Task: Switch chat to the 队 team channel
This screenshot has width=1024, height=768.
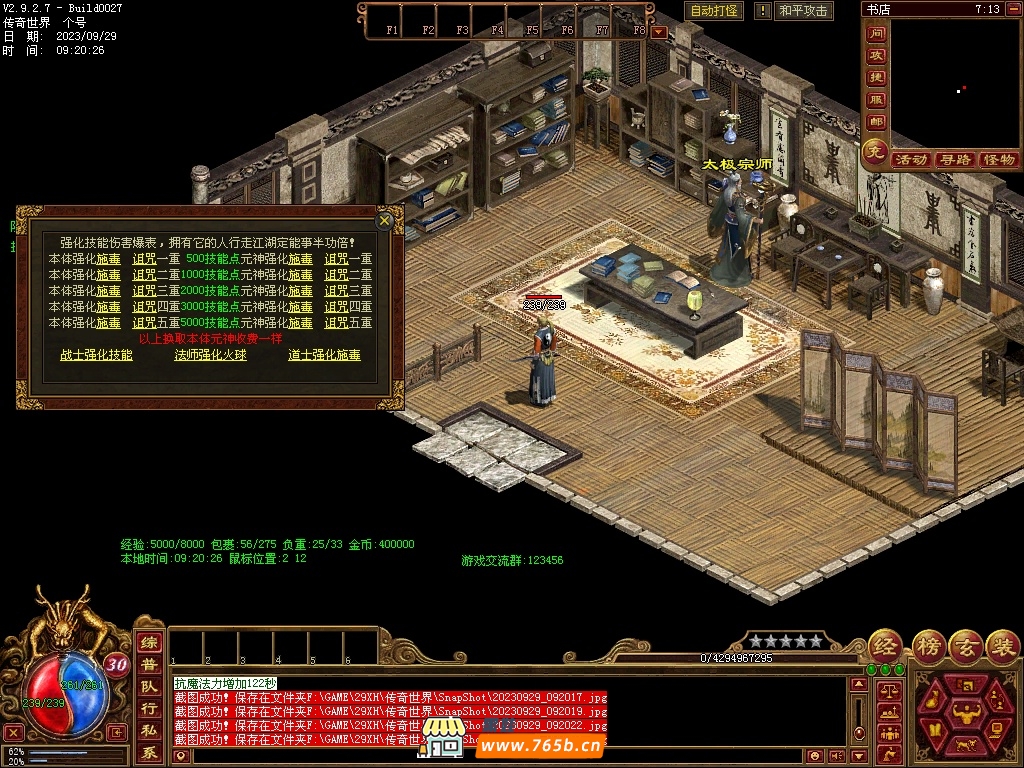Action: coord(149,687)
